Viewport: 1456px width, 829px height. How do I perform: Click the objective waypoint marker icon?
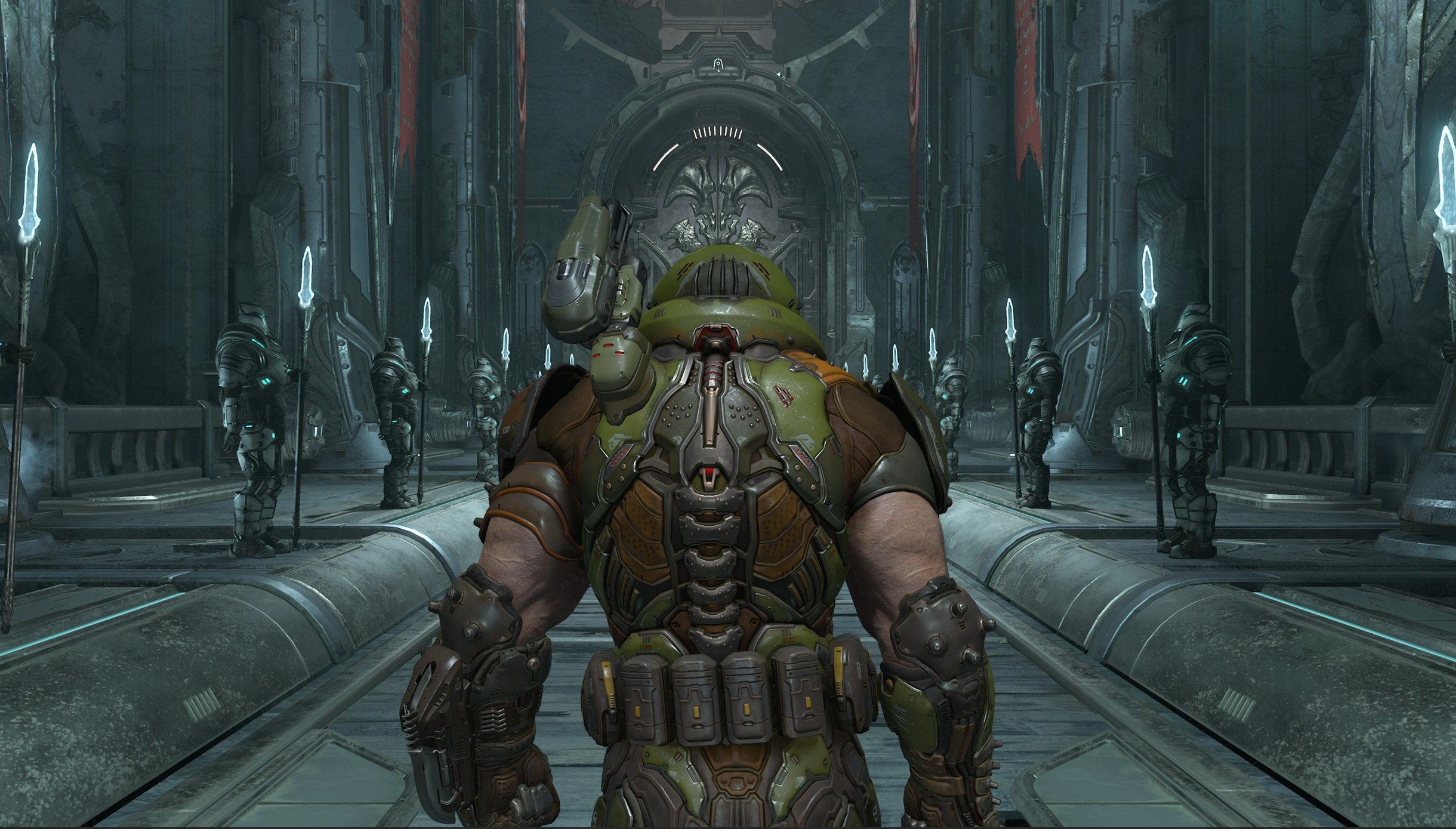click(718, 65)
